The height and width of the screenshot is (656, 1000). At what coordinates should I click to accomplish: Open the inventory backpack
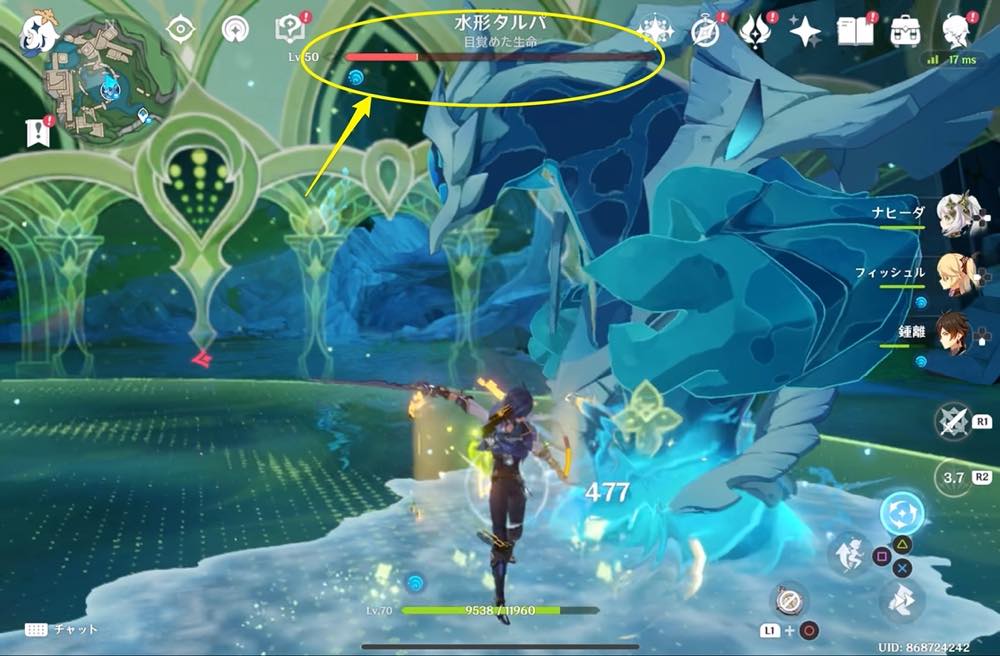(906, 32)
